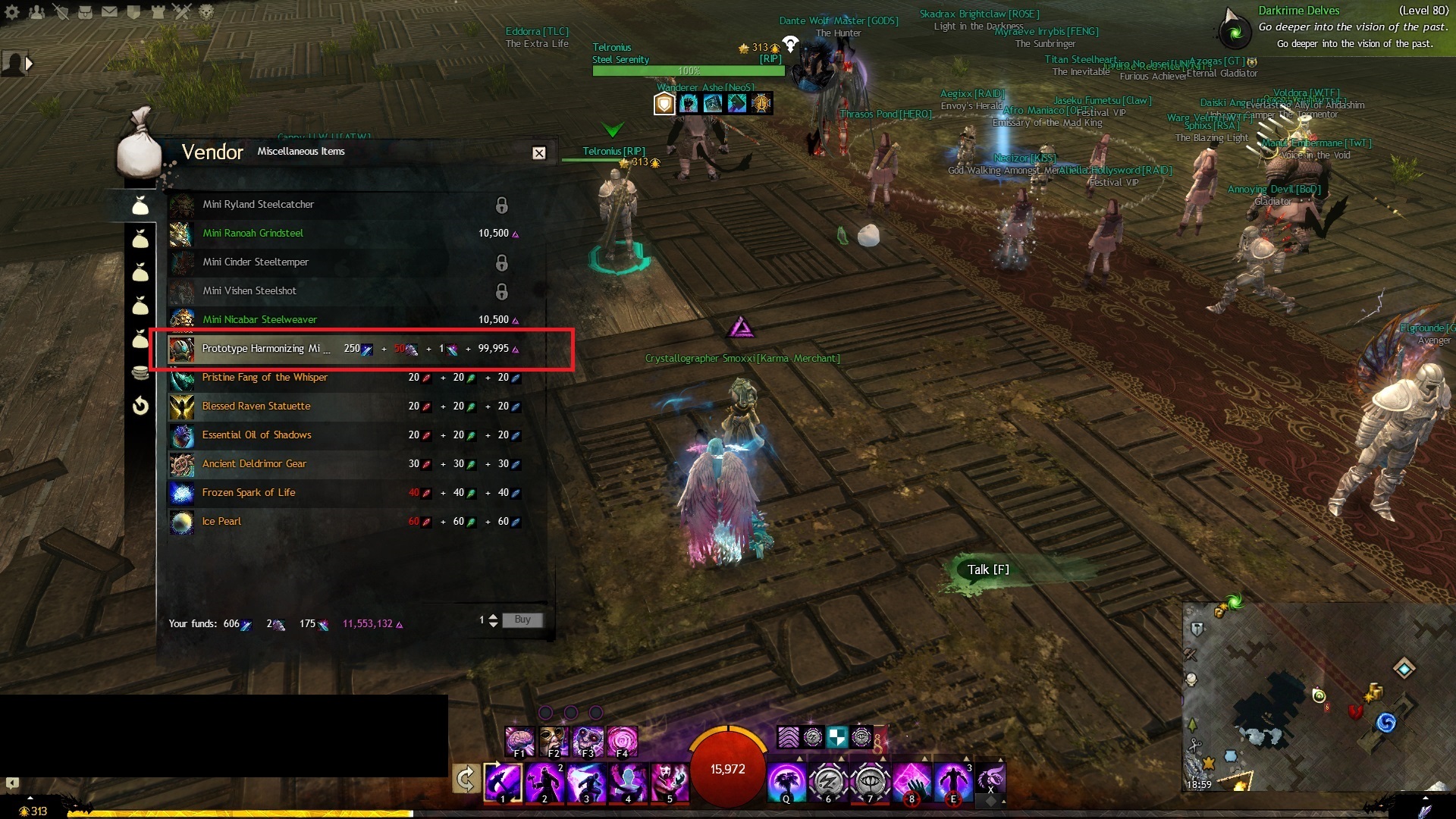Switch to the vendor buyback tab
Viewport: 1456px width, 819px height.
(x=140, y=406)
